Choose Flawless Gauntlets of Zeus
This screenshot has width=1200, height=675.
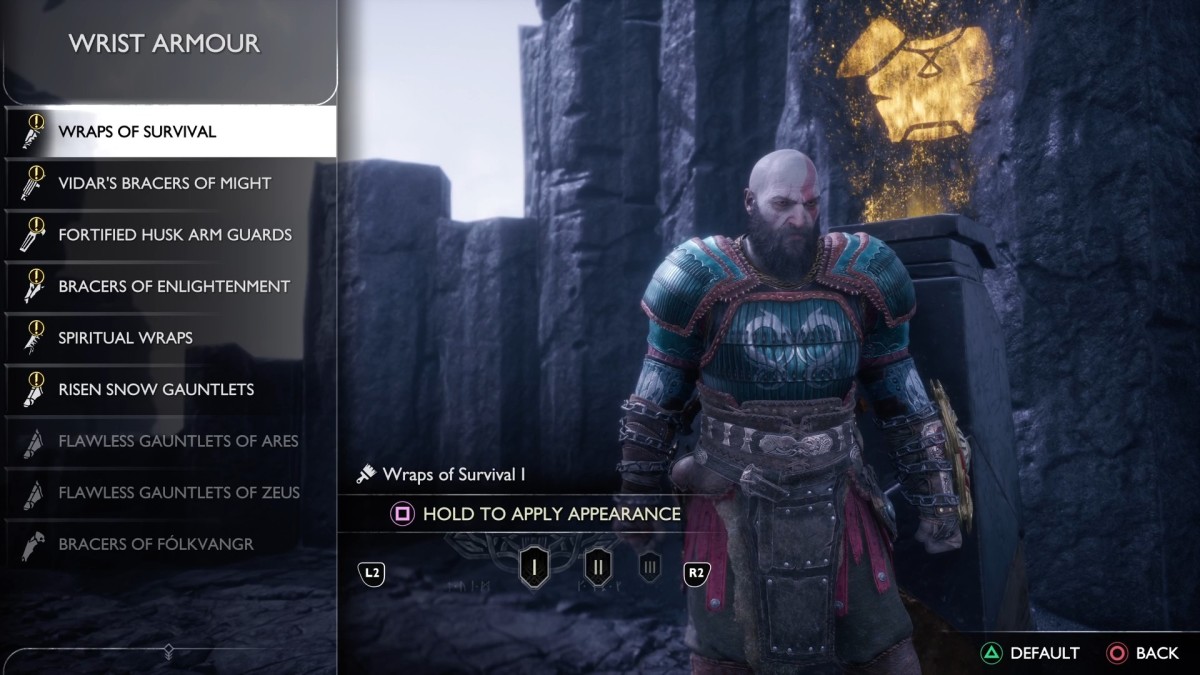pos(178,492)
